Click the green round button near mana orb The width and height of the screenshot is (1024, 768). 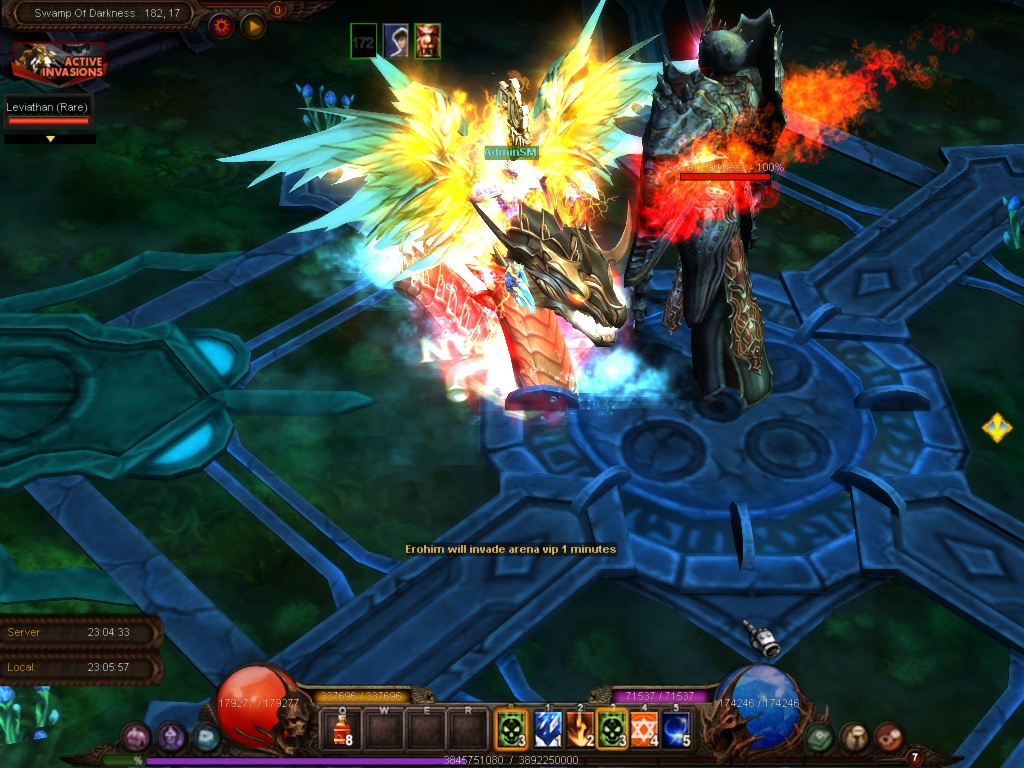[x=819, y=738]
